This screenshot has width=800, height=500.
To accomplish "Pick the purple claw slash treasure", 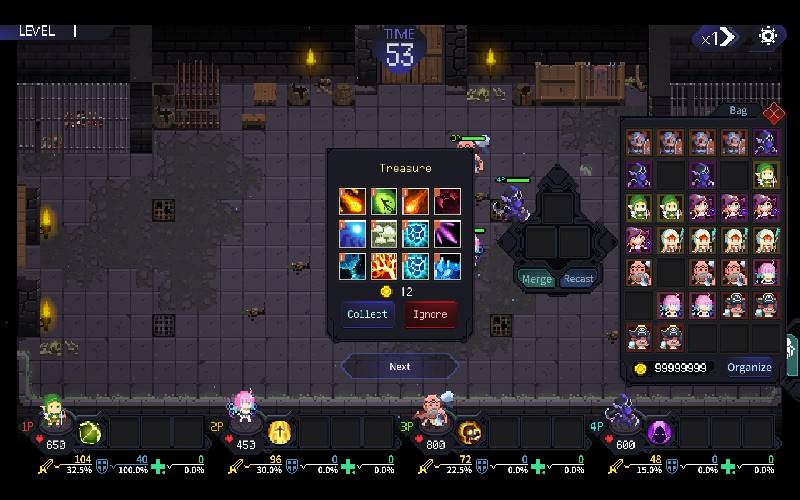I will [447, 234].
